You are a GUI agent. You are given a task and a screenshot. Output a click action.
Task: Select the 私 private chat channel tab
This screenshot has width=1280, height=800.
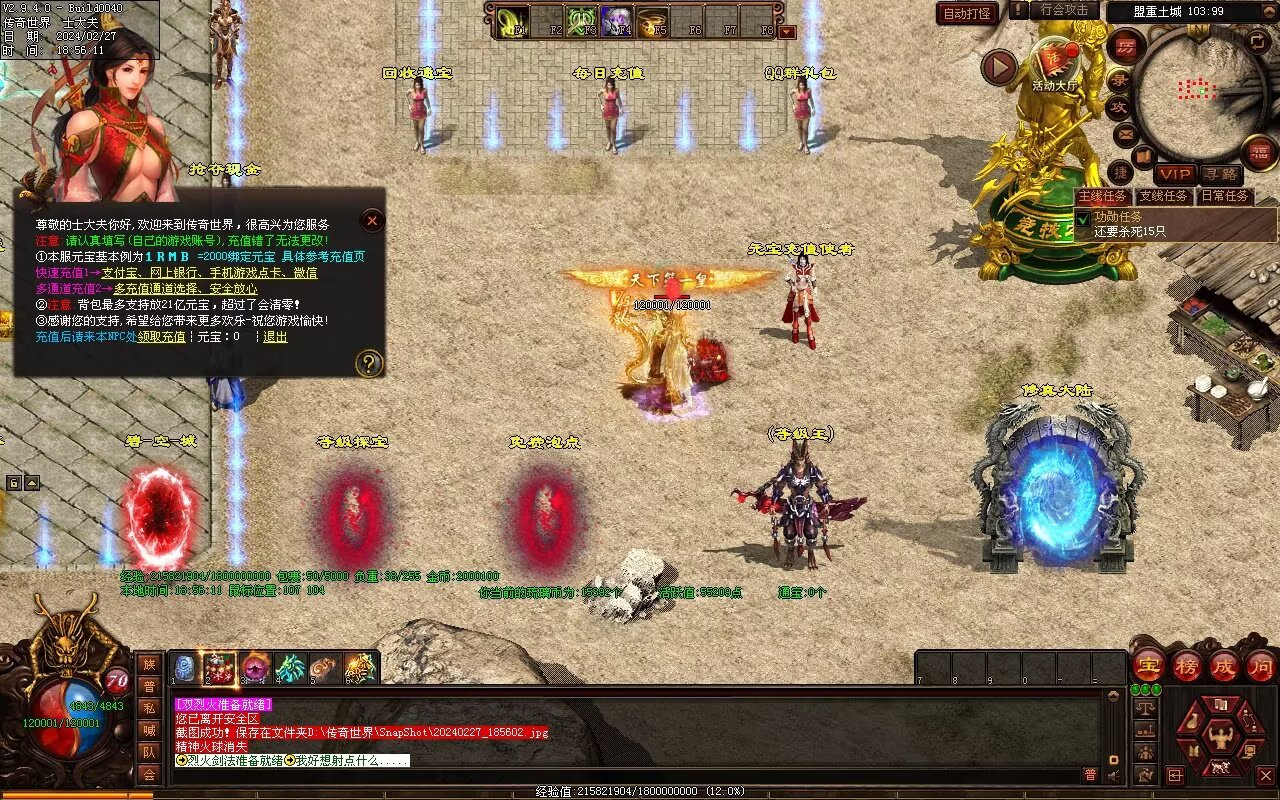pyautogui.click(x=149, y=708)
